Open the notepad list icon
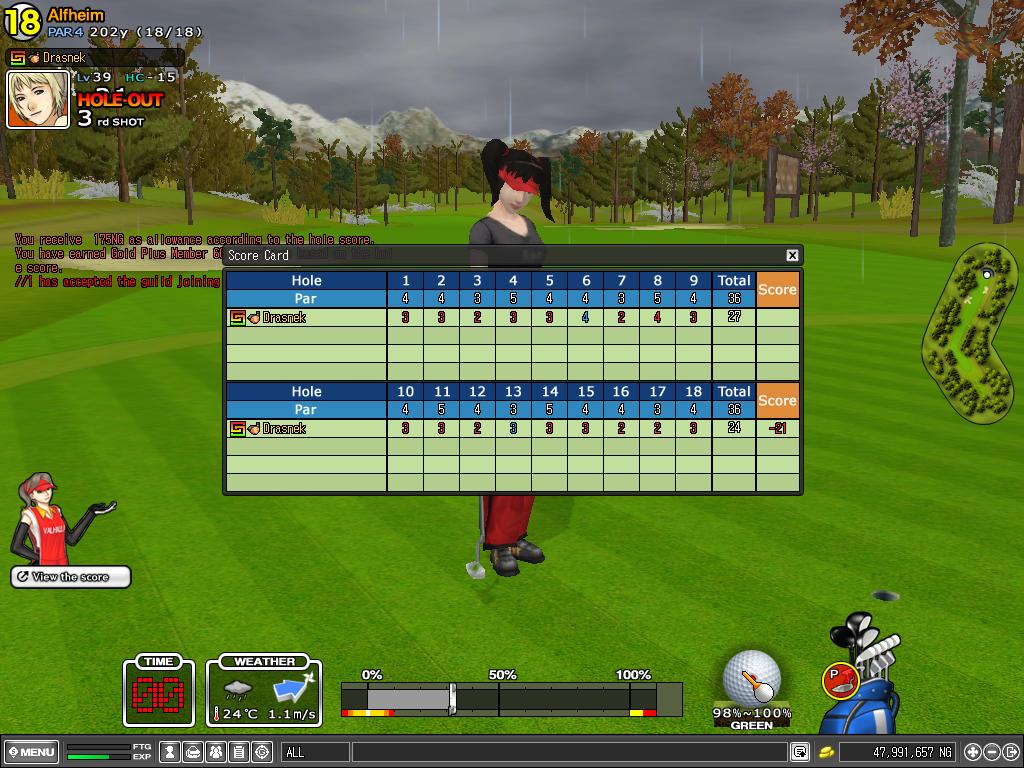The height and width of the screenshot is (768, 1024). tap(239, 752)
